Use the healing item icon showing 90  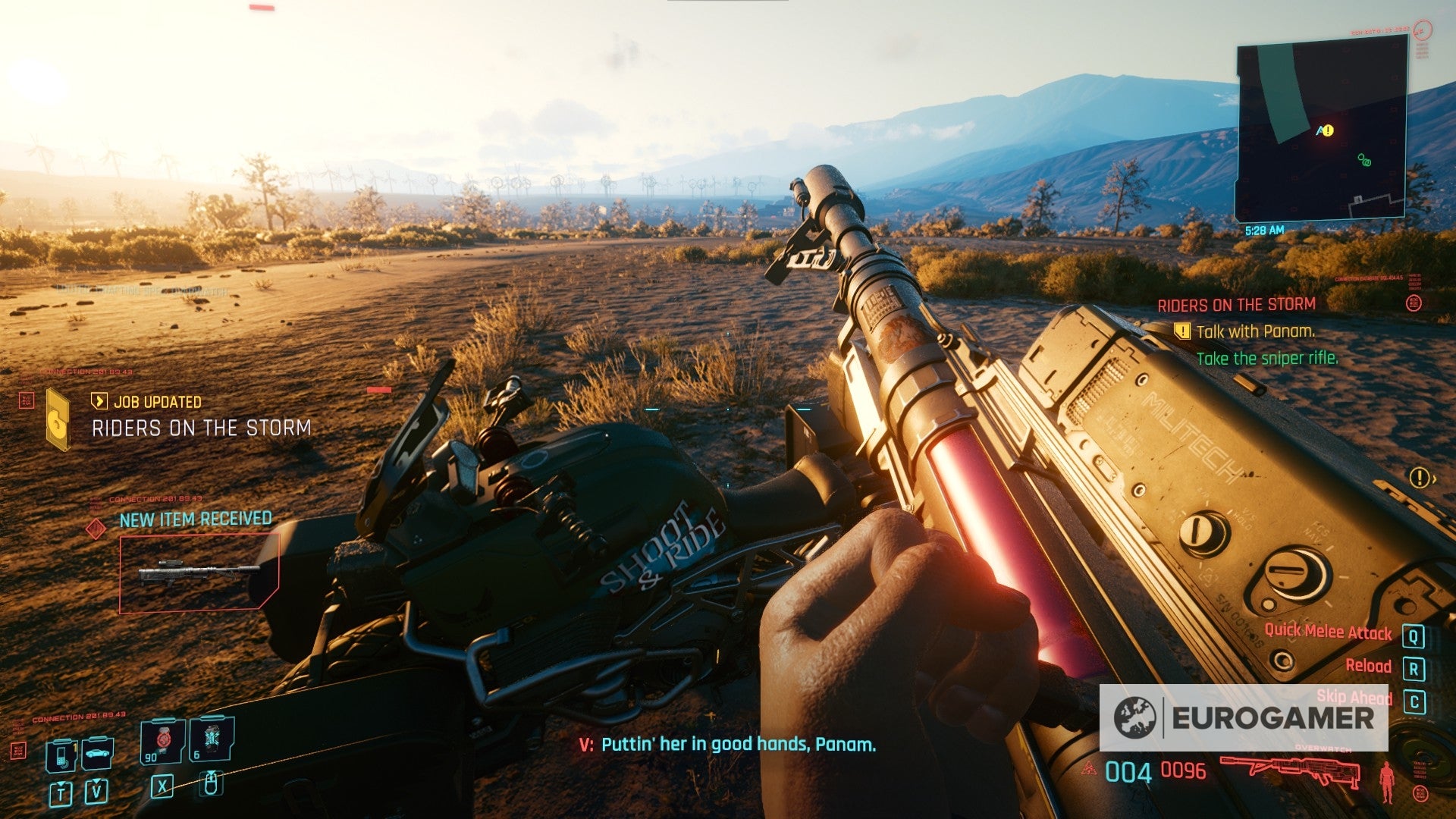(164, 741)
